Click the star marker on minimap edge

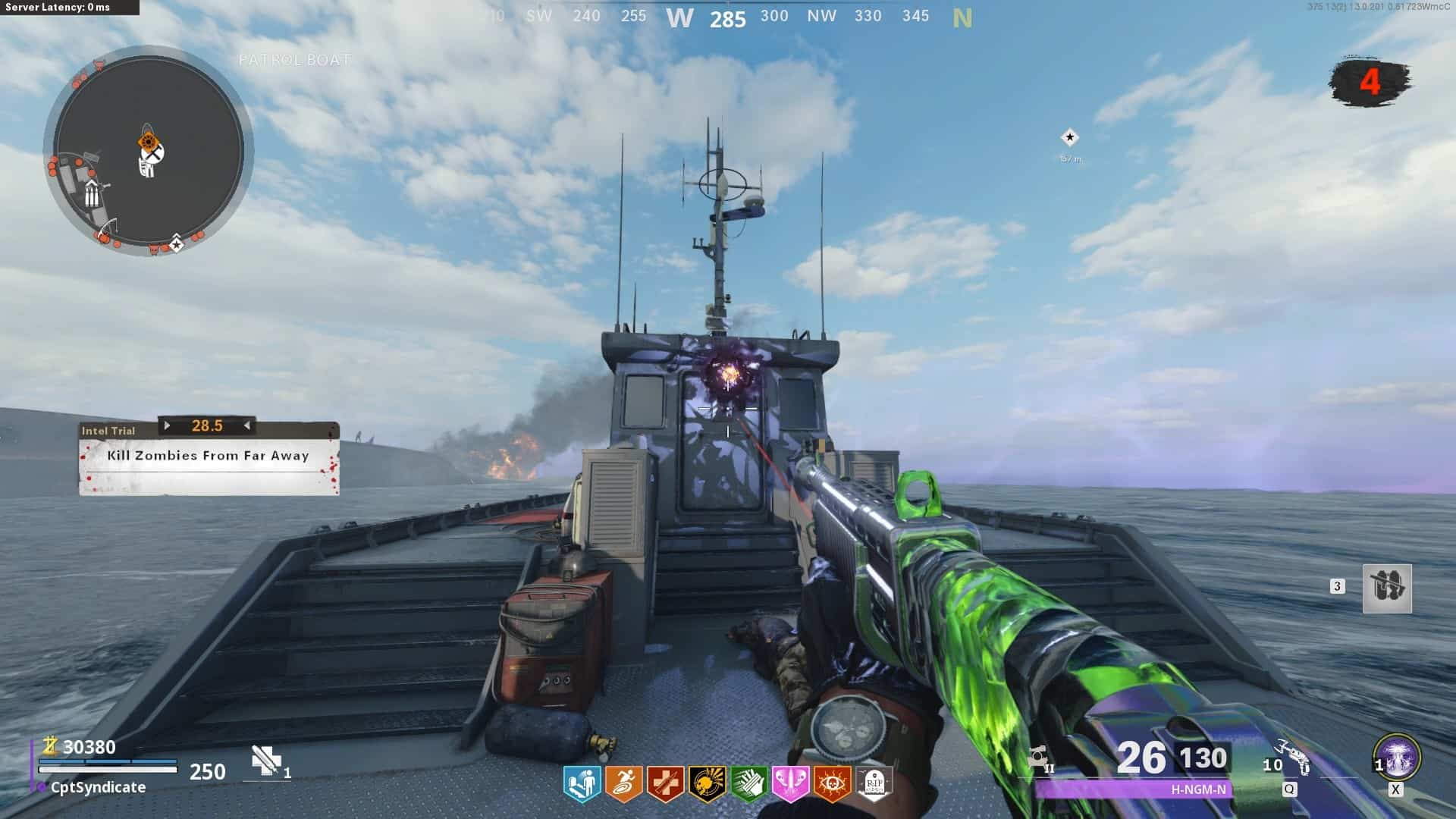click(176, 245)
